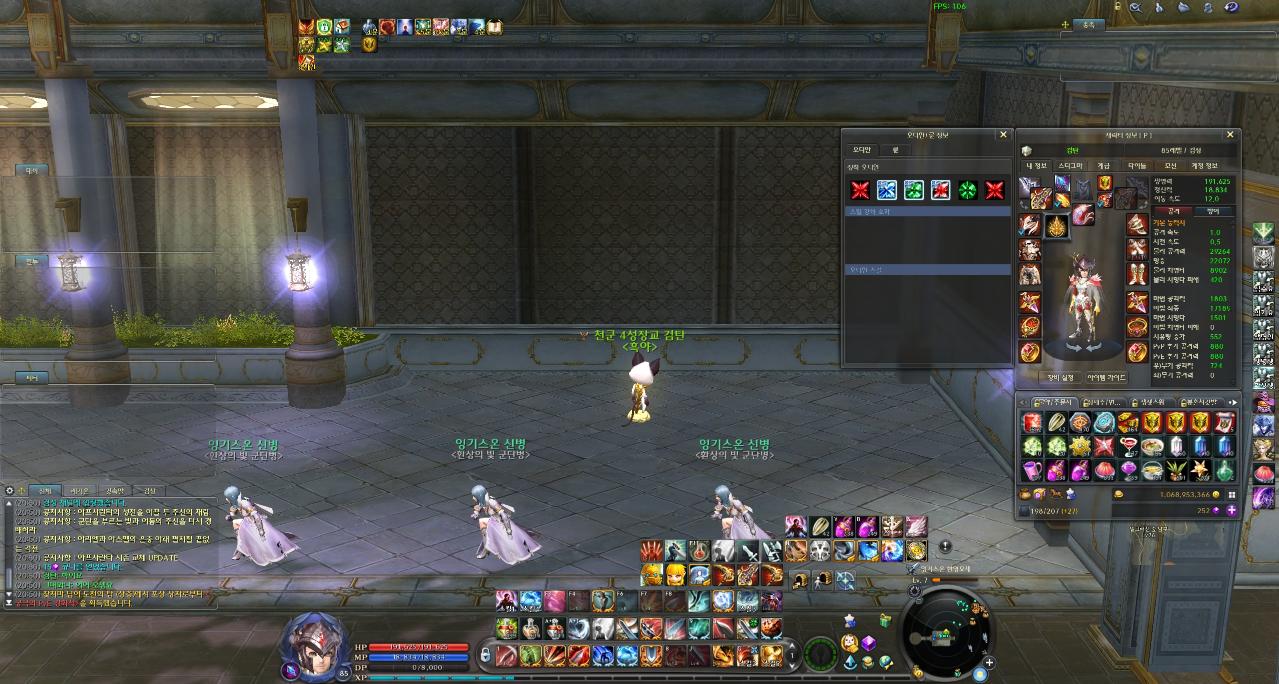The width and height of the screenshot is (1279, 684).
Task: Click the purple plus button beside the 252 currency
Action: [x=1231, y=509]
